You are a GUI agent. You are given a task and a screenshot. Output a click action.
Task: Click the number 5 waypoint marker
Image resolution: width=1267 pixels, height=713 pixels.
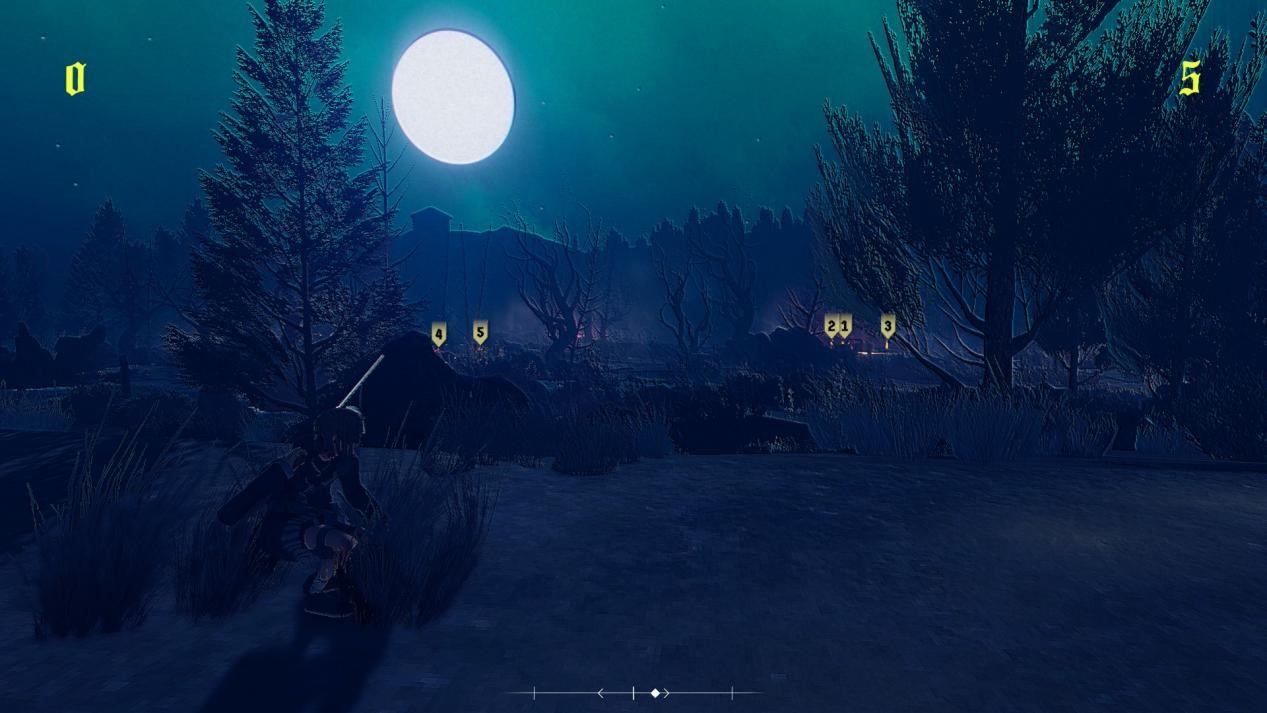pos(480,331)
